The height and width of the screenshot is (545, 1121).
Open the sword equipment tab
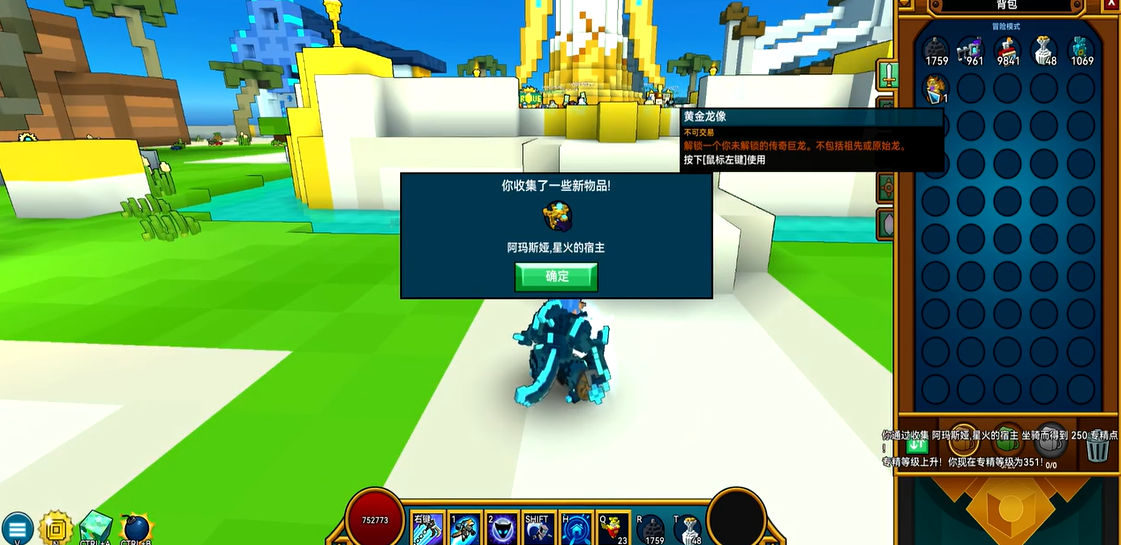tap(885, 73)
